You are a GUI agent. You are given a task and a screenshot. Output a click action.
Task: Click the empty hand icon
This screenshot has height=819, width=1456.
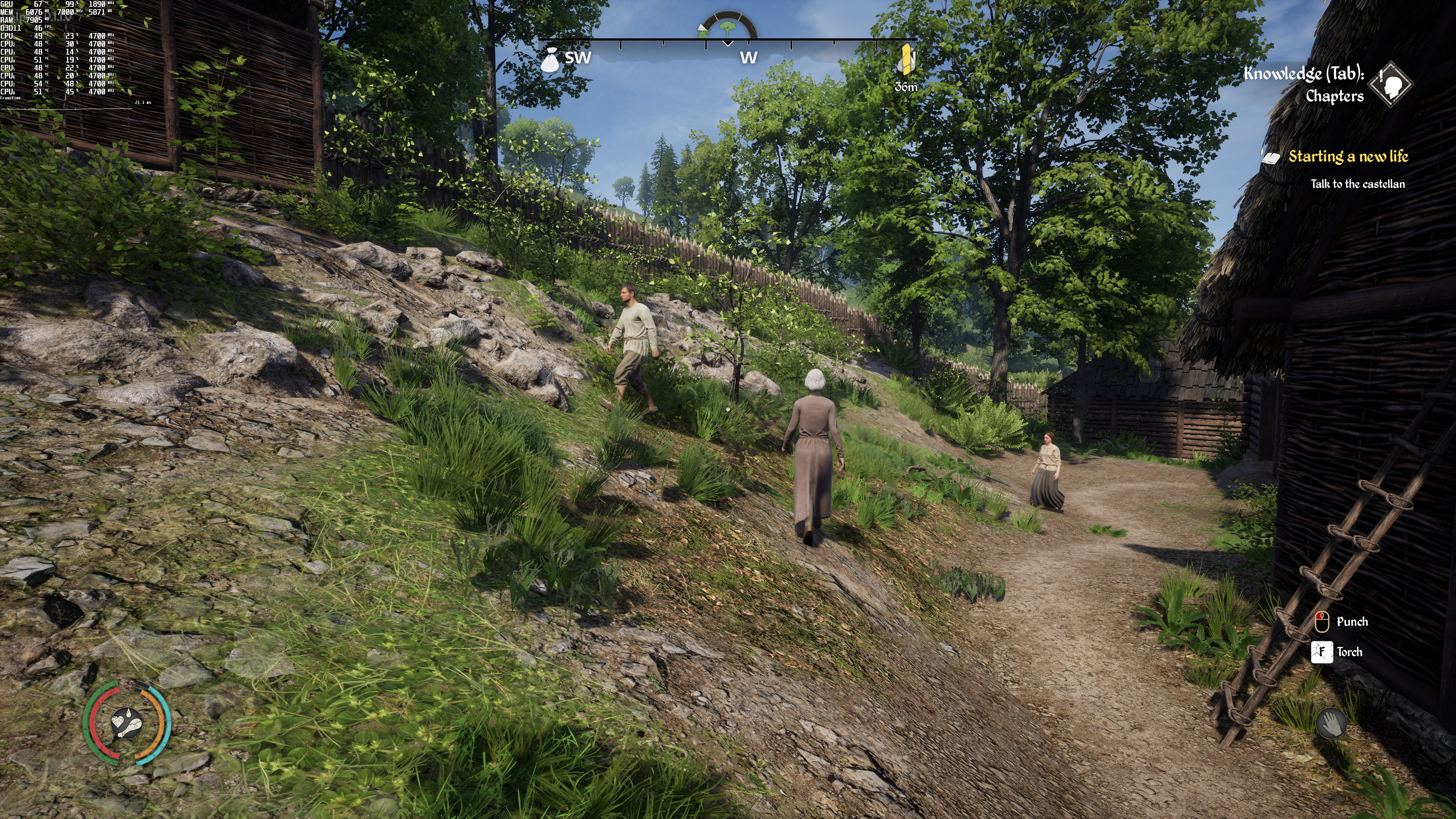pos(1330,723)
